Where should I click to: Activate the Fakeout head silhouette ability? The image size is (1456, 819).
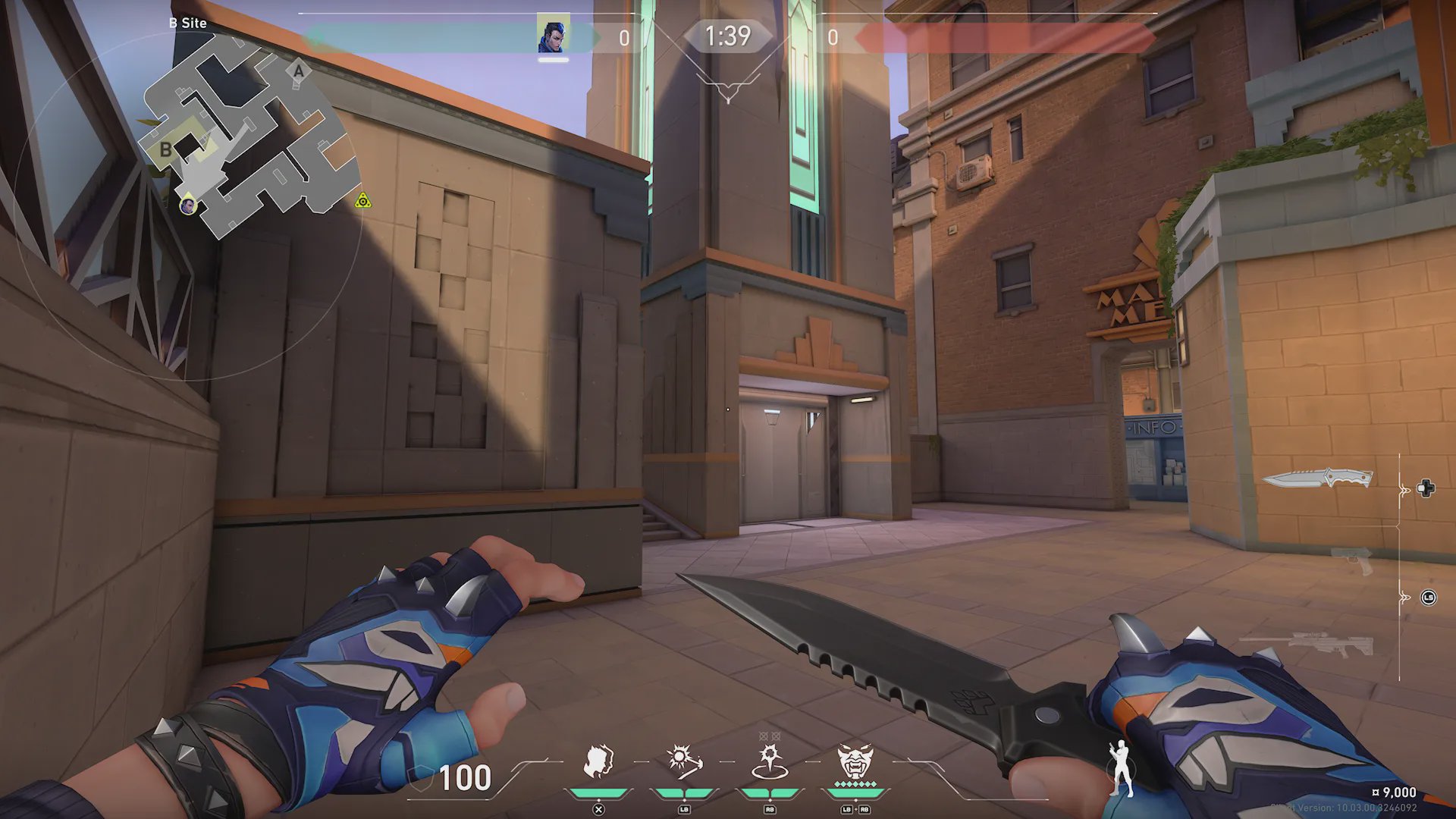(598, 761)
